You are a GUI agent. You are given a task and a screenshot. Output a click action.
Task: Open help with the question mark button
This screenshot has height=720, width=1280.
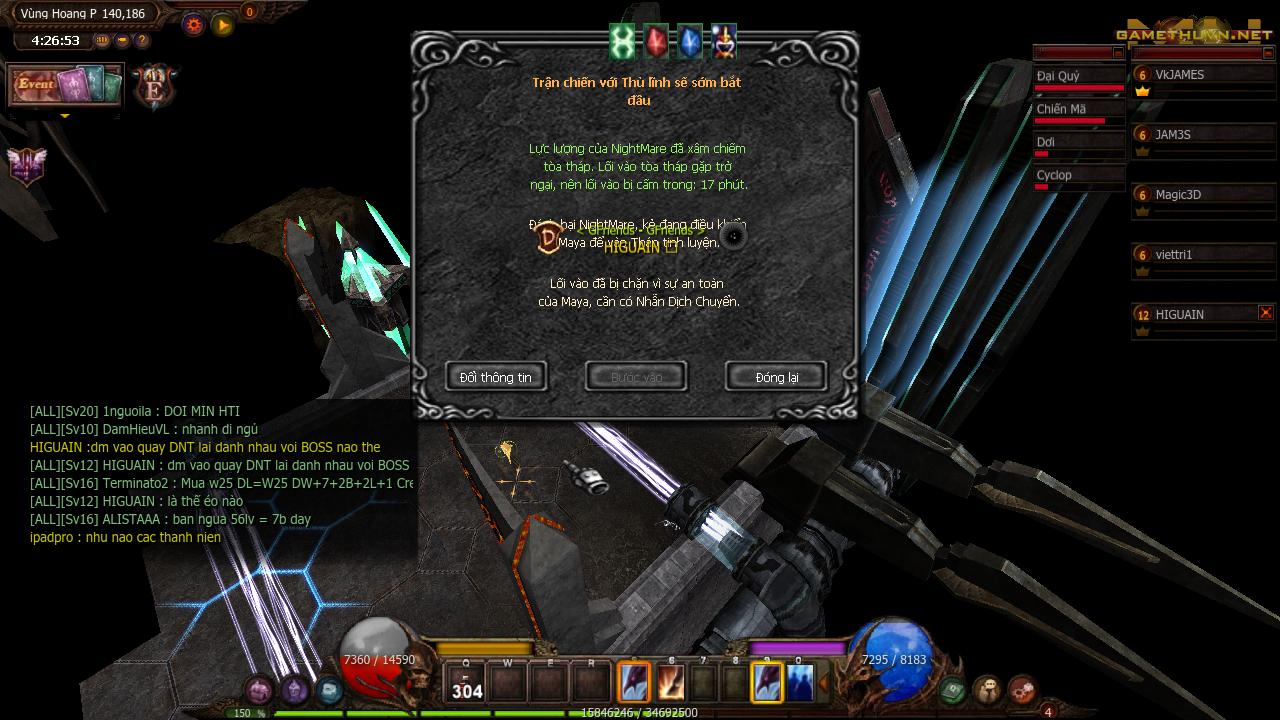[142, 41]
